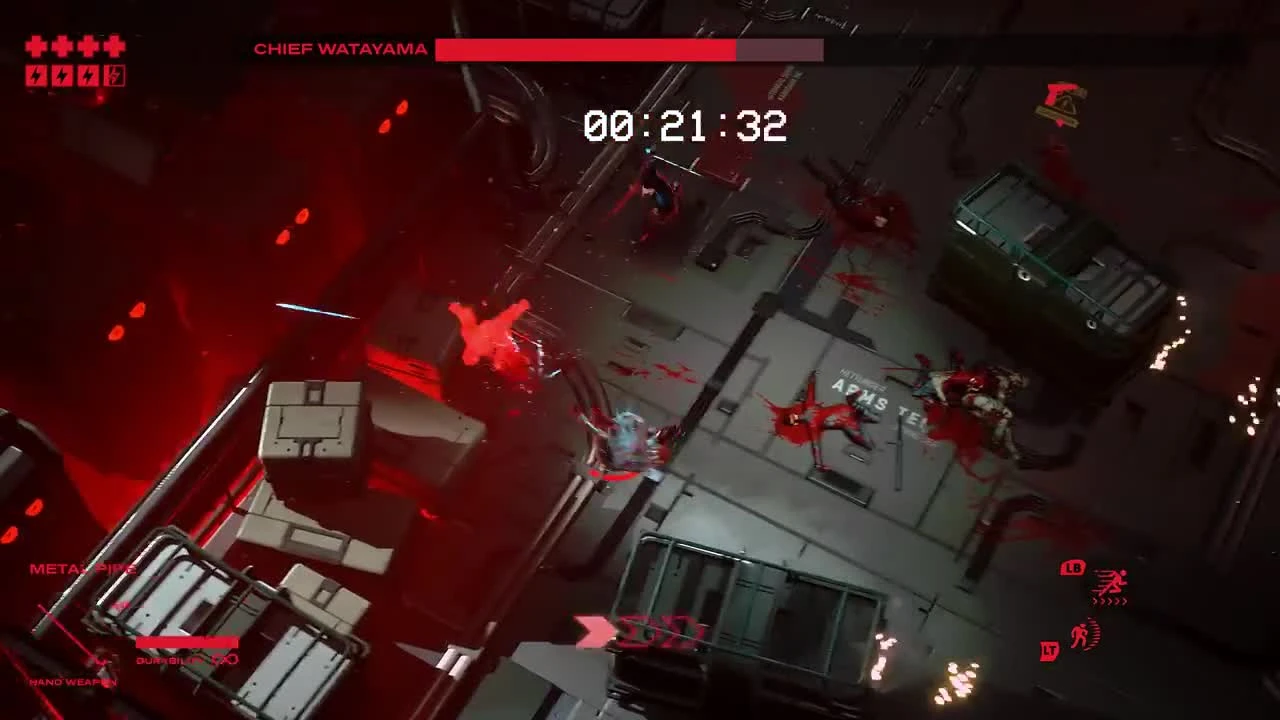This screenshot has width=1280, height=720.
Task: Click the first health cross icon
Action: click(35, 46)
